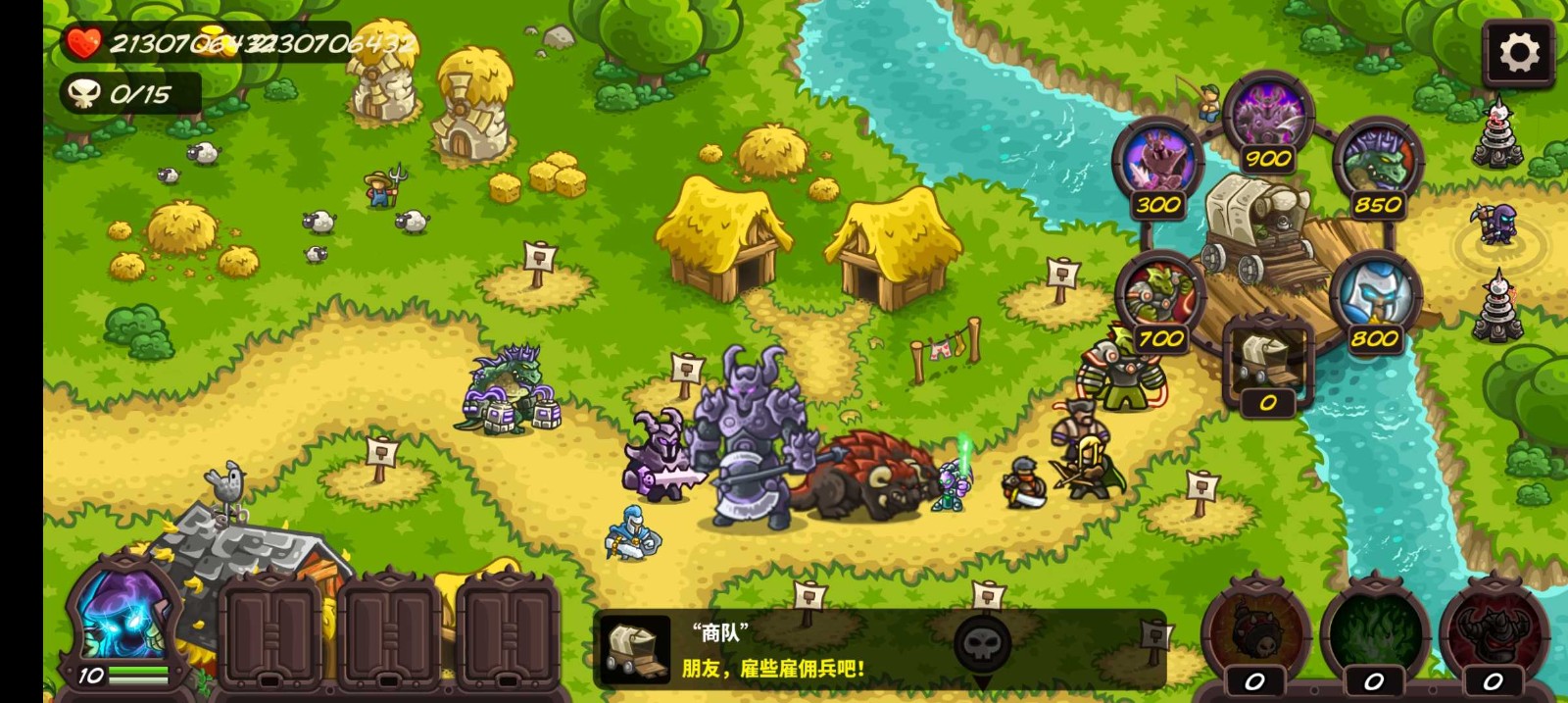Hire the 300-gold pink demon mercenary

(1157, 164)
